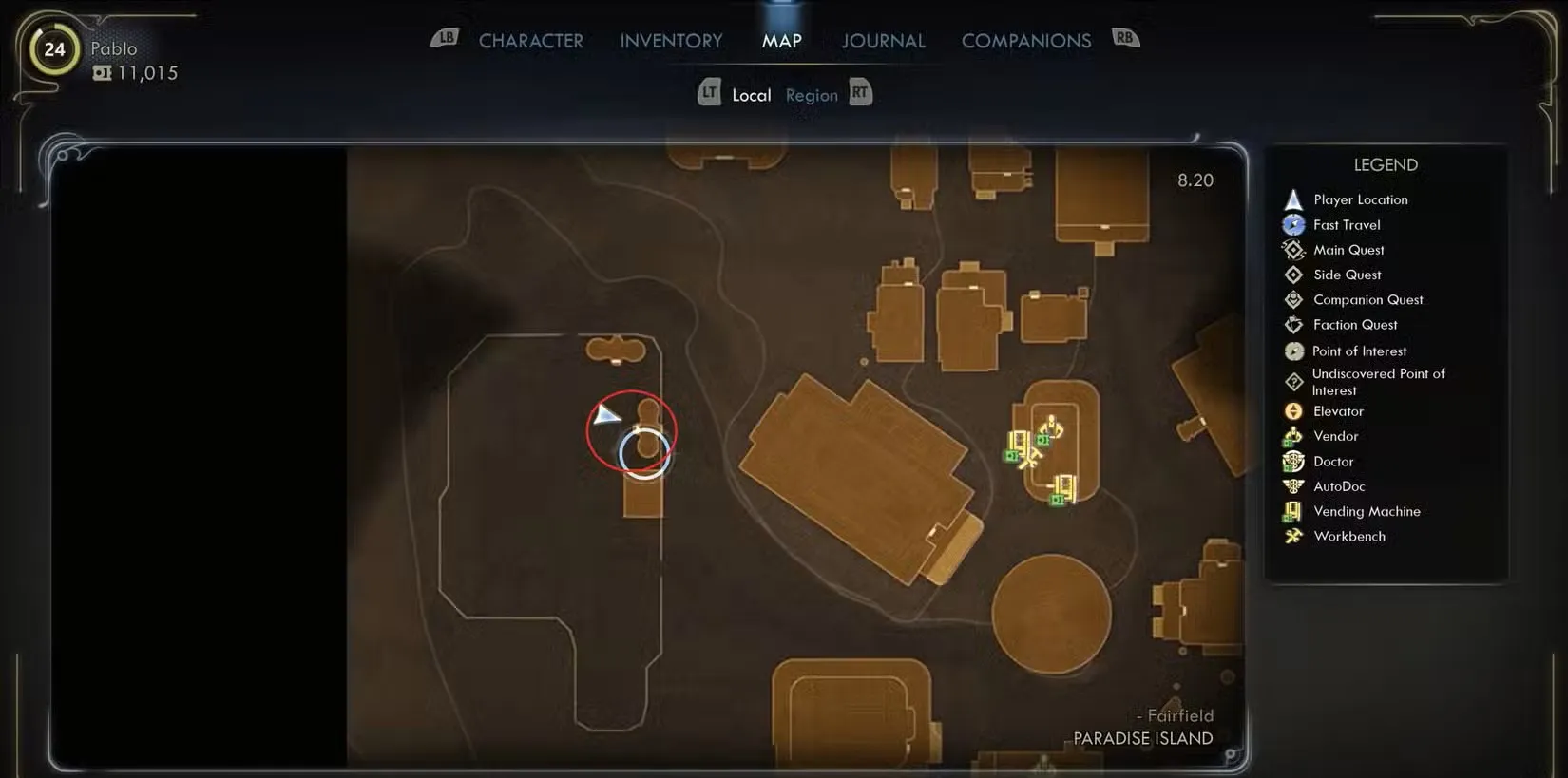Select the Local map view
Image resolution: width=1568 pixels, height=778 pixels.
click(x=751, y=95)
